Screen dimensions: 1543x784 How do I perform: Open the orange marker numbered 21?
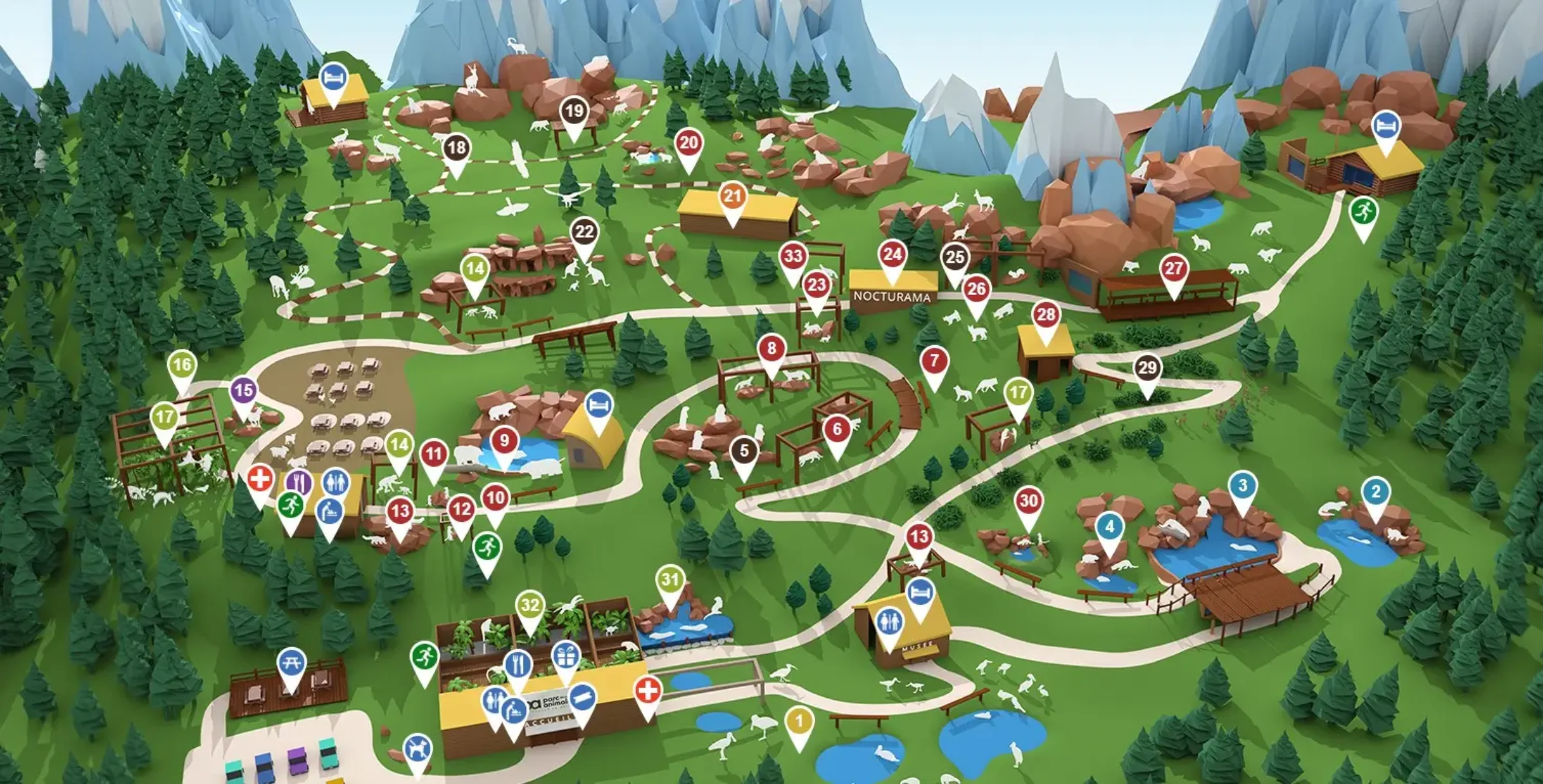point(733,197)
